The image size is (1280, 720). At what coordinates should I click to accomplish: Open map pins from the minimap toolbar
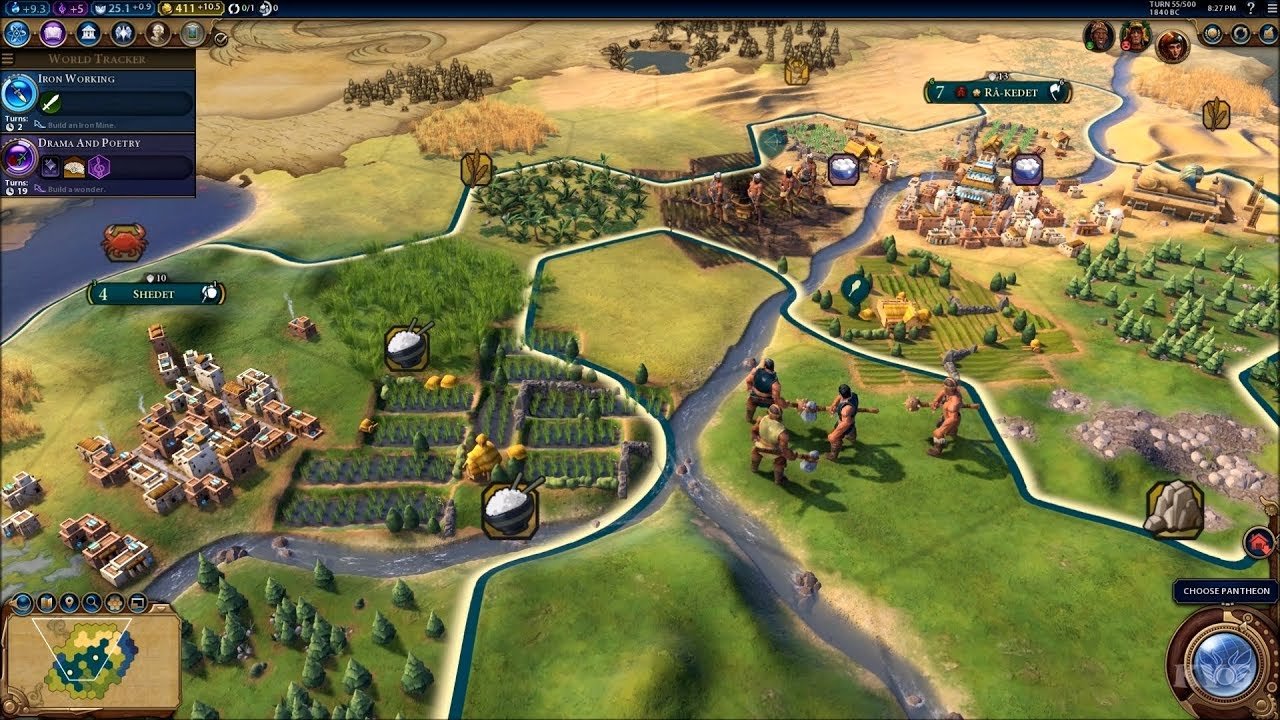(x=69, y=602)
